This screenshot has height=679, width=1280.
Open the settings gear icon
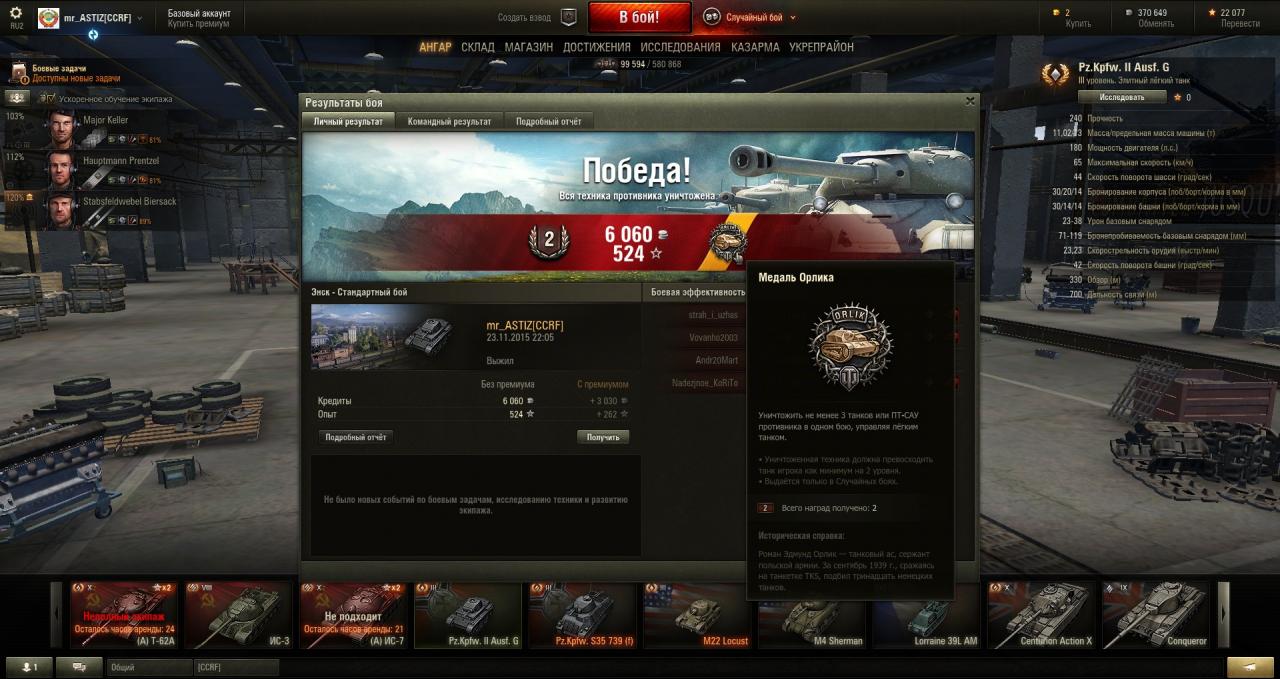(15, 13)
